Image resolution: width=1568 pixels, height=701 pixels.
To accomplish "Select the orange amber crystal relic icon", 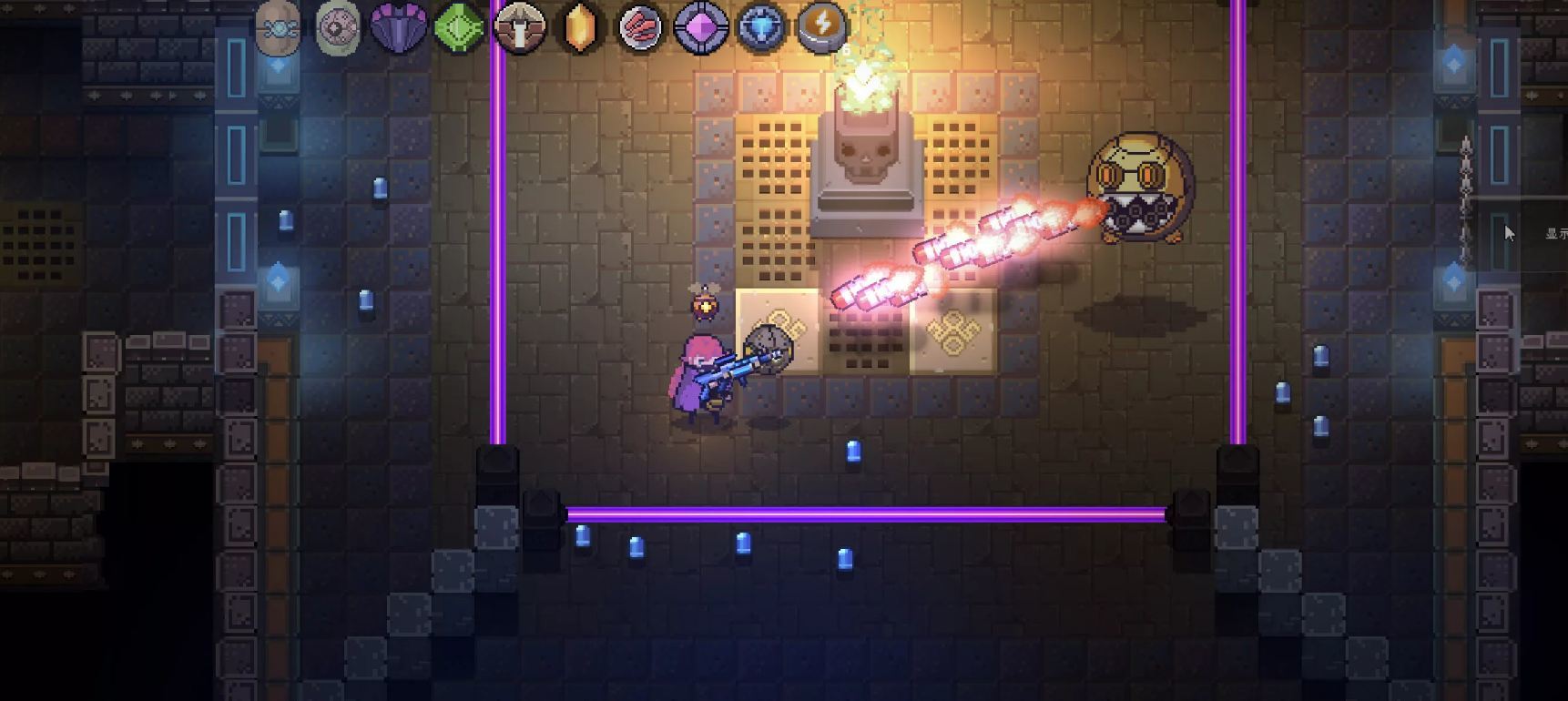I will (580, 28).
